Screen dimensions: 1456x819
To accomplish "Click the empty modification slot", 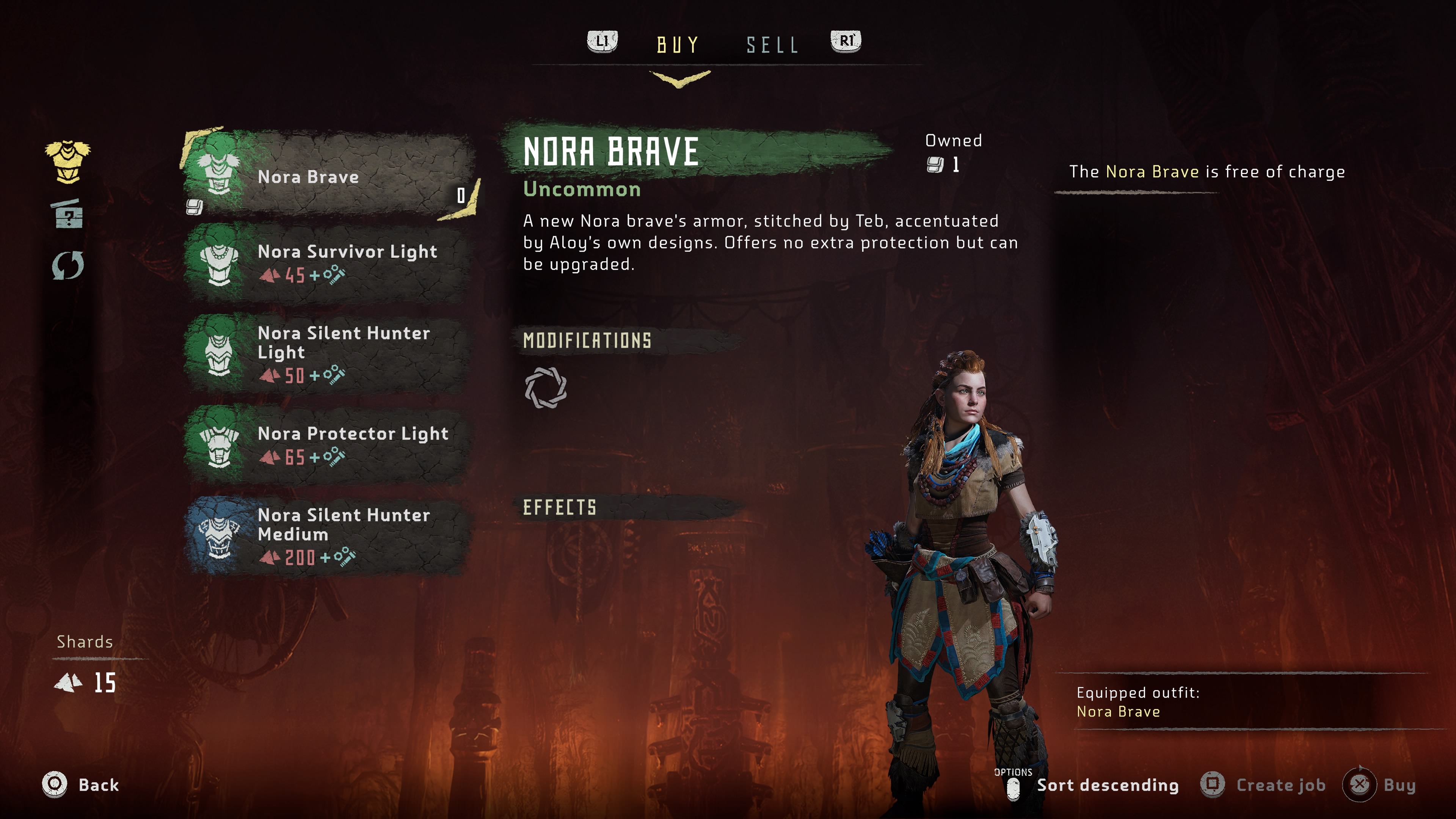I will point(546,388).
